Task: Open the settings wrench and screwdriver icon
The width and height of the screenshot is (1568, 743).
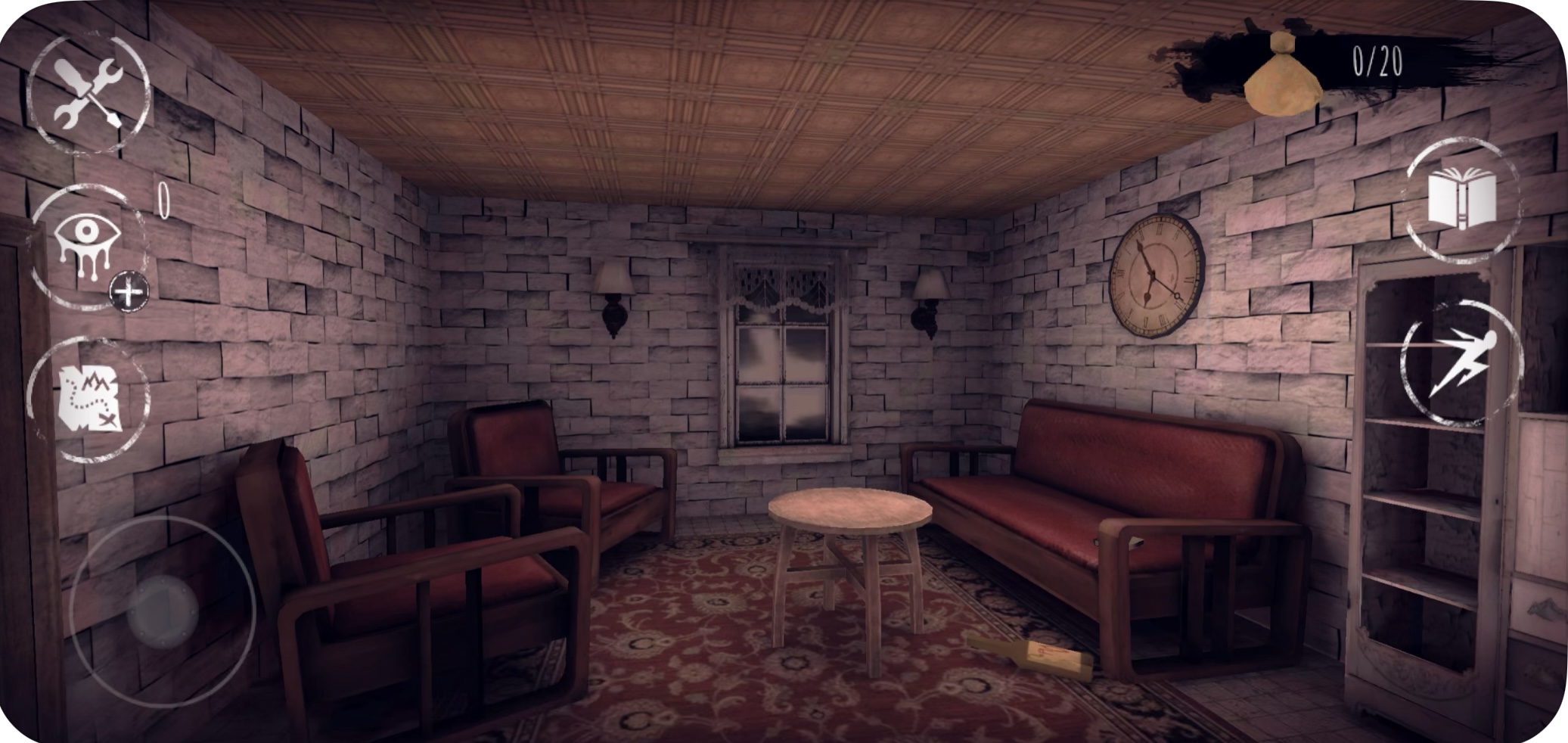Action: point(88,94)
